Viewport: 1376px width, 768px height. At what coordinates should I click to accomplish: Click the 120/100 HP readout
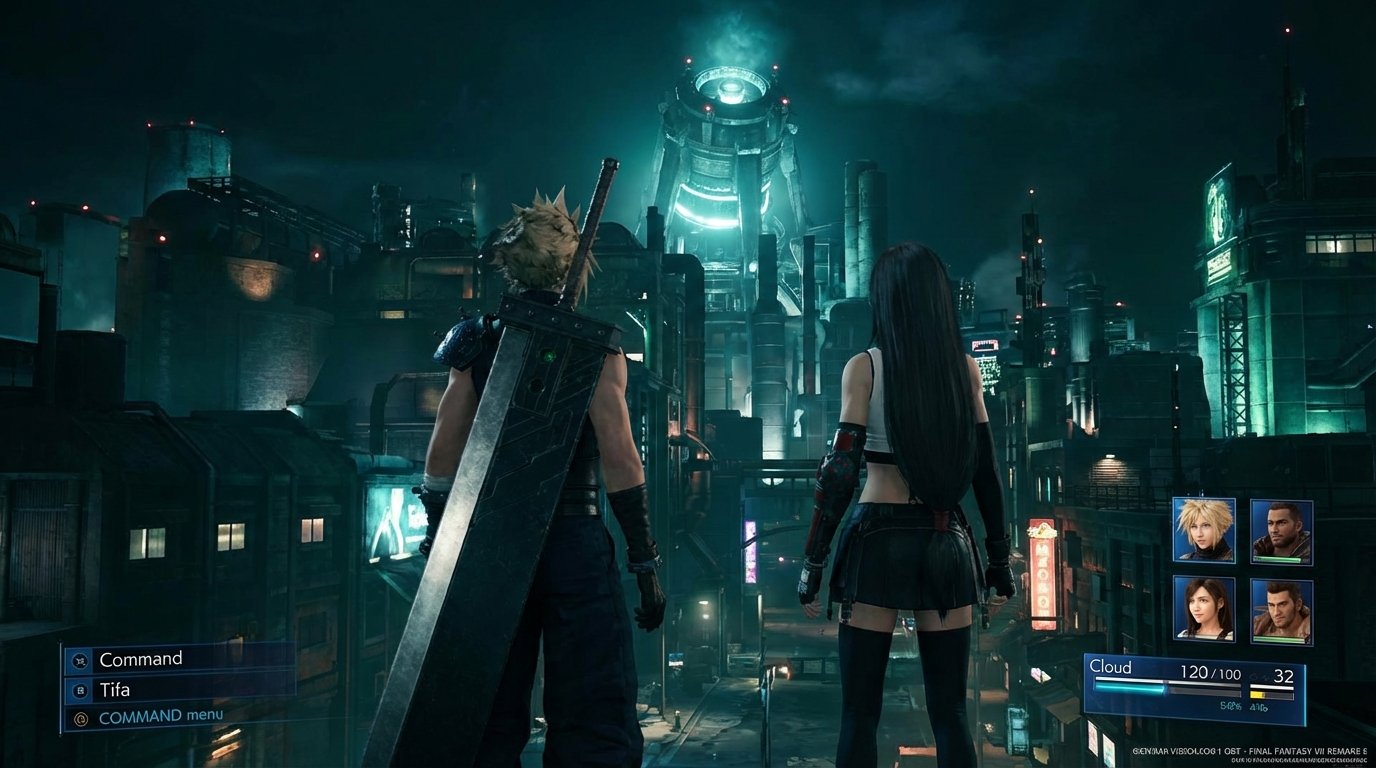click(x=1211, y=672)
